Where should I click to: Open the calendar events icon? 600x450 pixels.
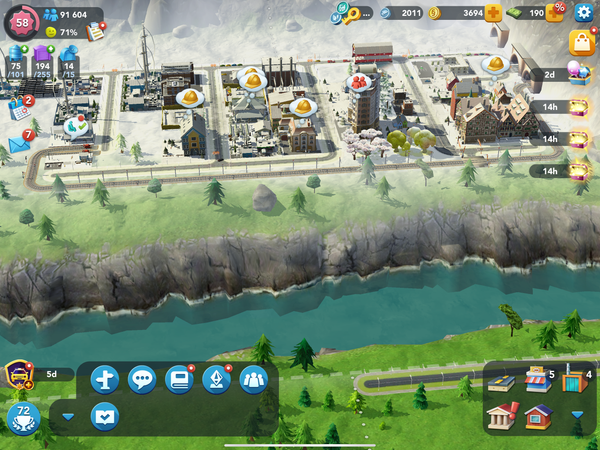(x=19, y=106)
